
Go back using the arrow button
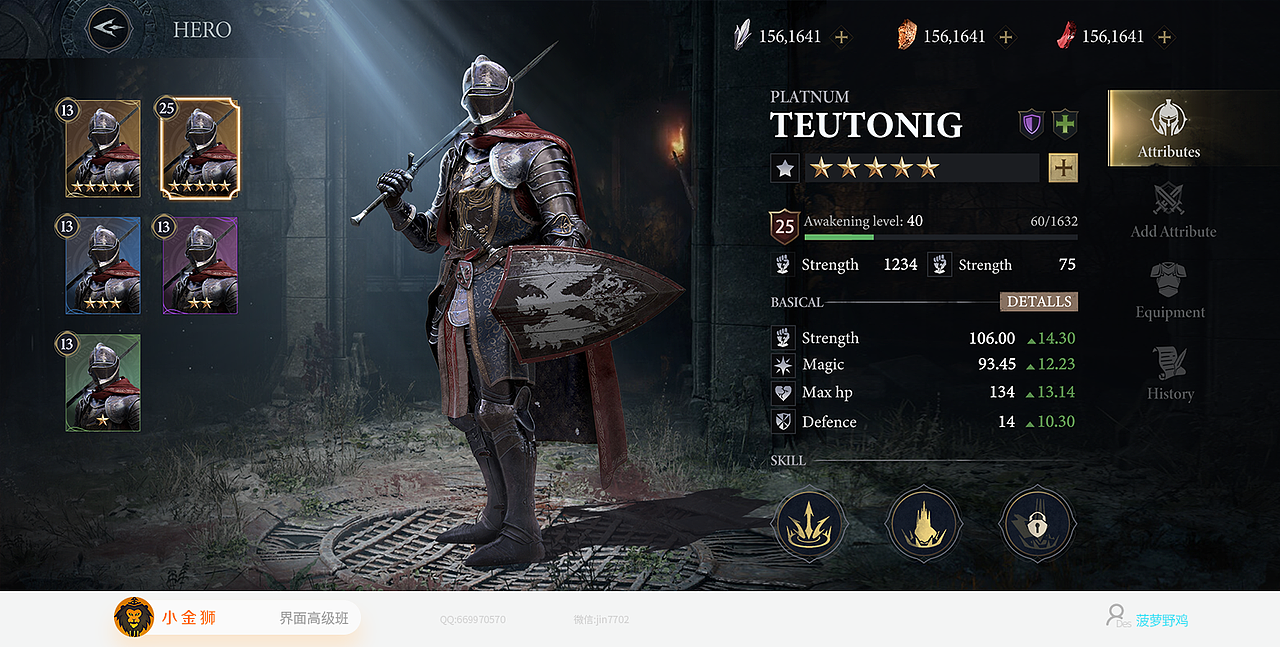(109, 30)
